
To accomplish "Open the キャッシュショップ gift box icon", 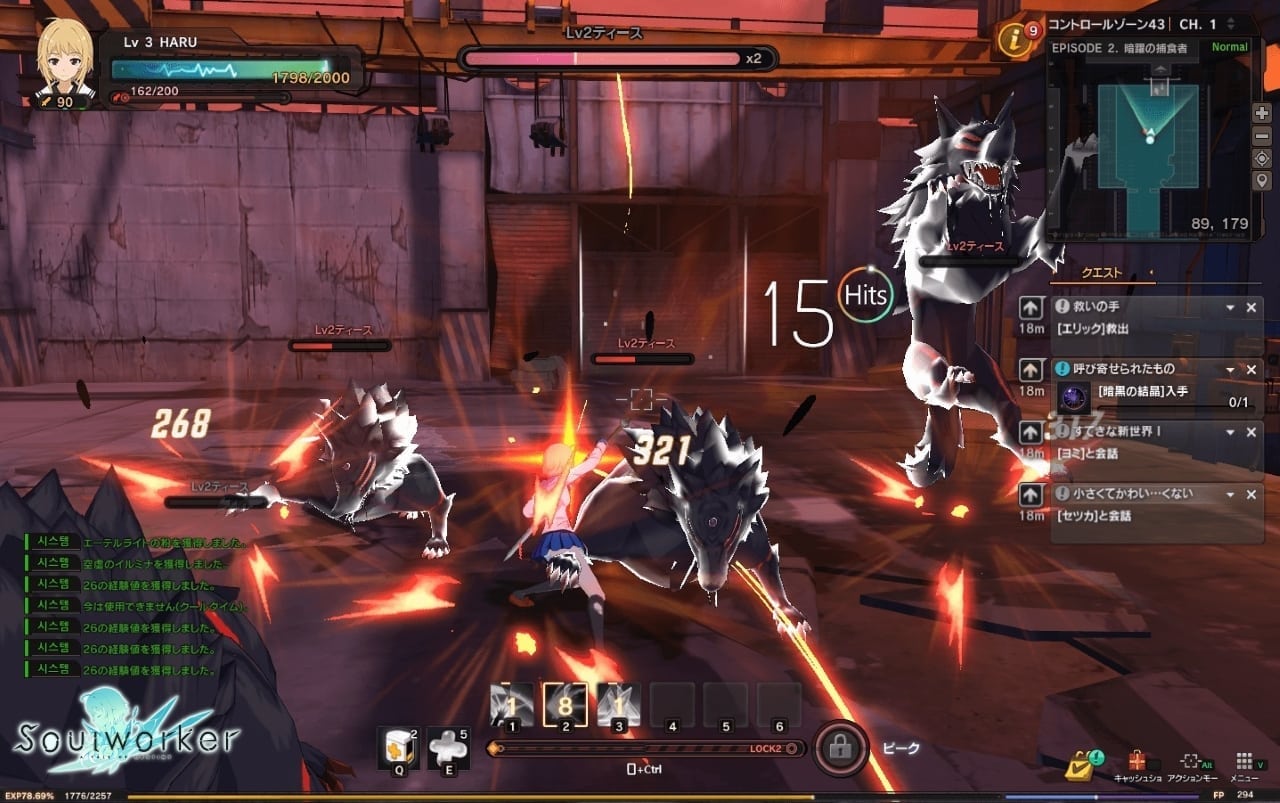I will (x=1137, y=762).
